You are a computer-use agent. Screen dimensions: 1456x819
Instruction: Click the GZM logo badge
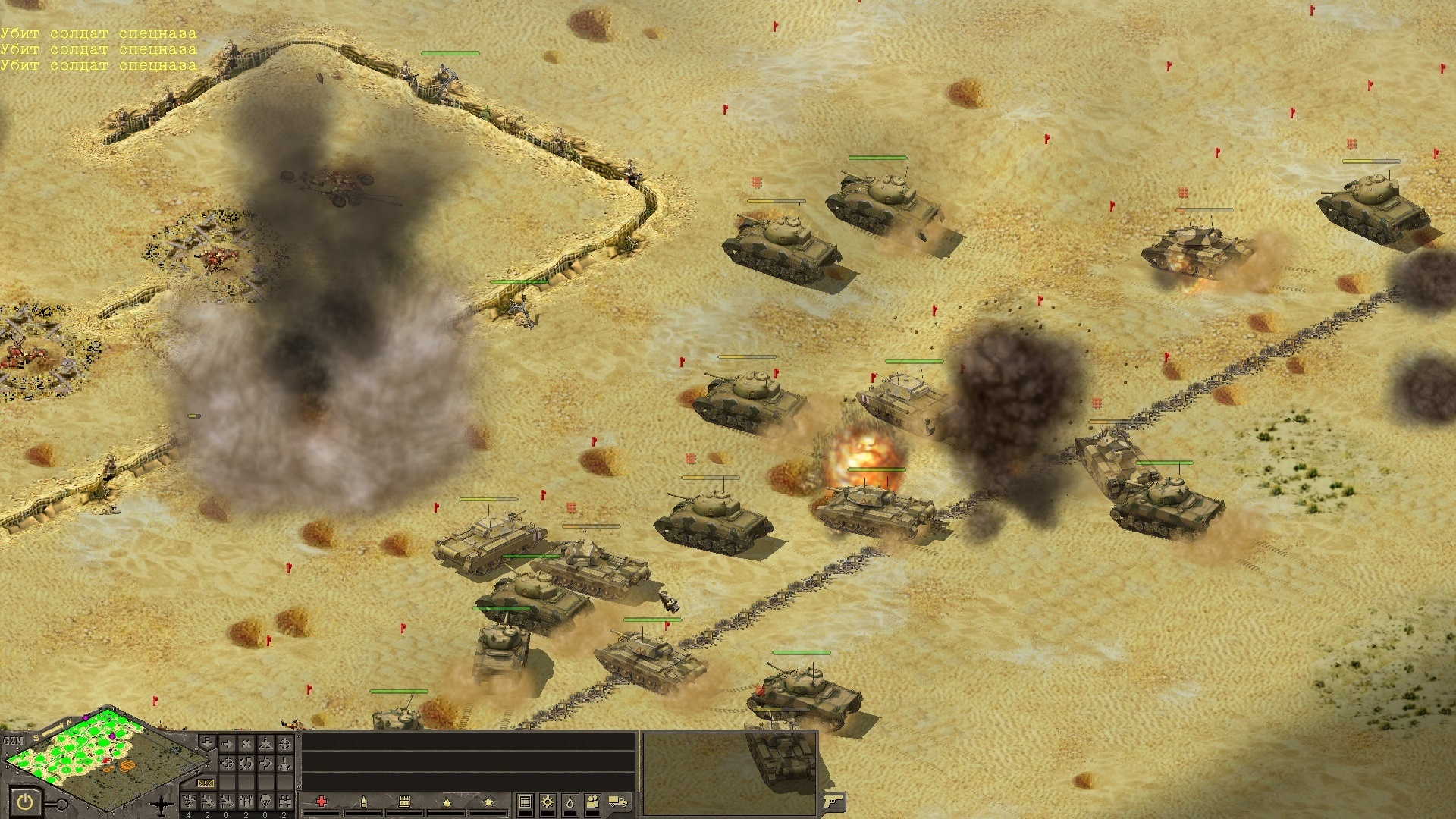tap(14, 741)
